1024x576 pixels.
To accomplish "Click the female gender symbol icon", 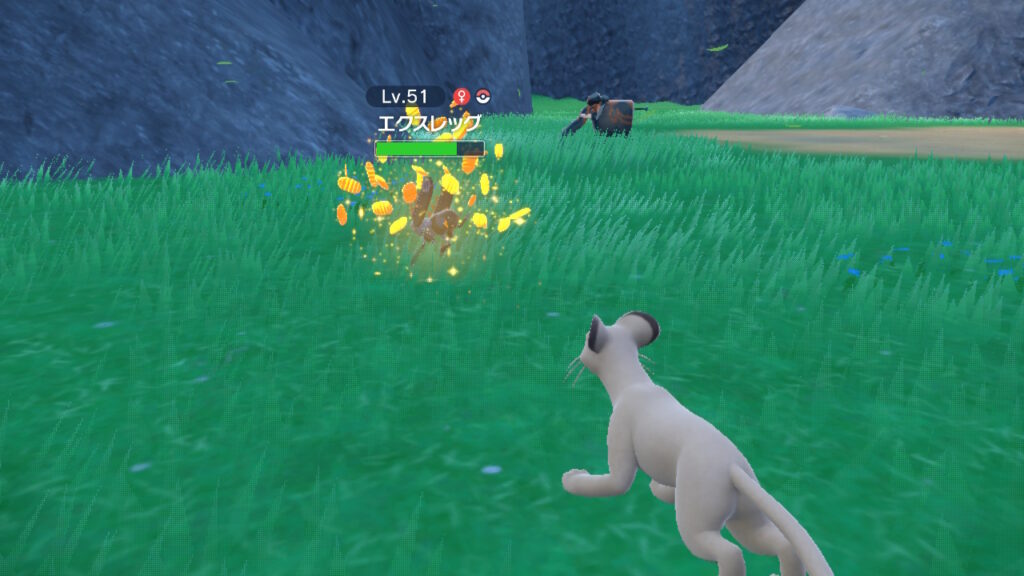I will click(461, 97).
